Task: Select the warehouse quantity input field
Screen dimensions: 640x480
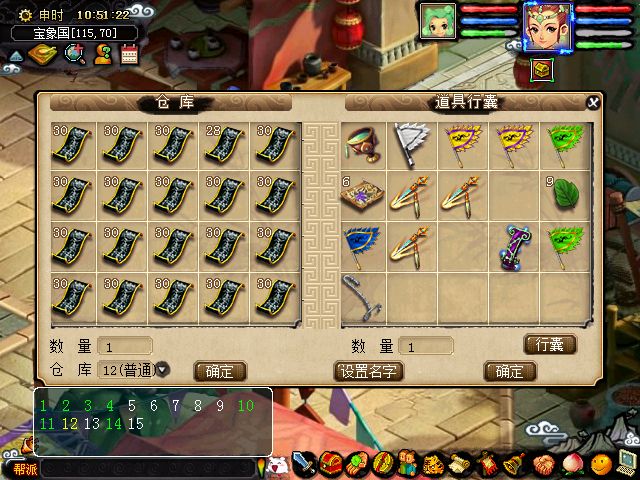Action: (x=125, y=346)
